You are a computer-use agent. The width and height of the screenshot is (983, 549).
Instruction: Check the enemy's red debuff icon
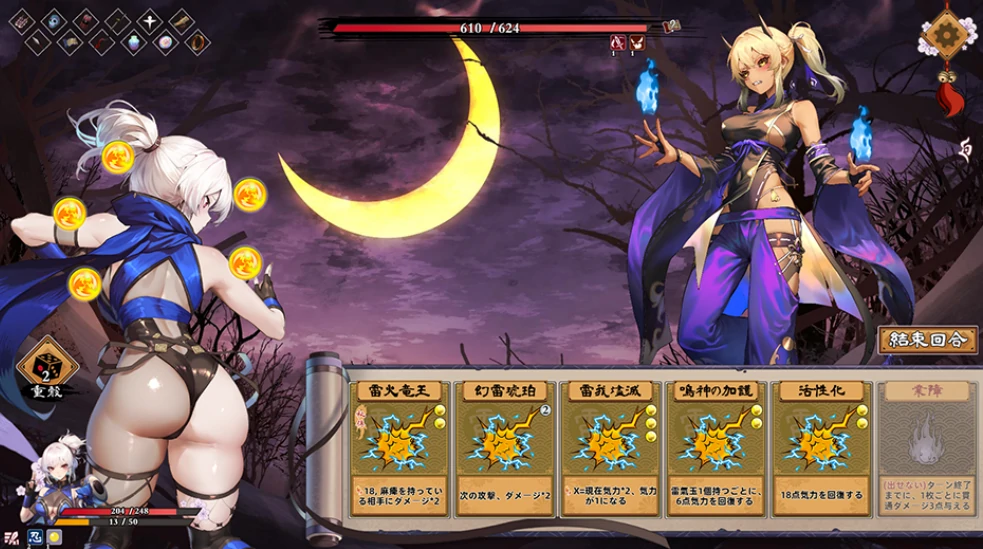coord(618,42)
